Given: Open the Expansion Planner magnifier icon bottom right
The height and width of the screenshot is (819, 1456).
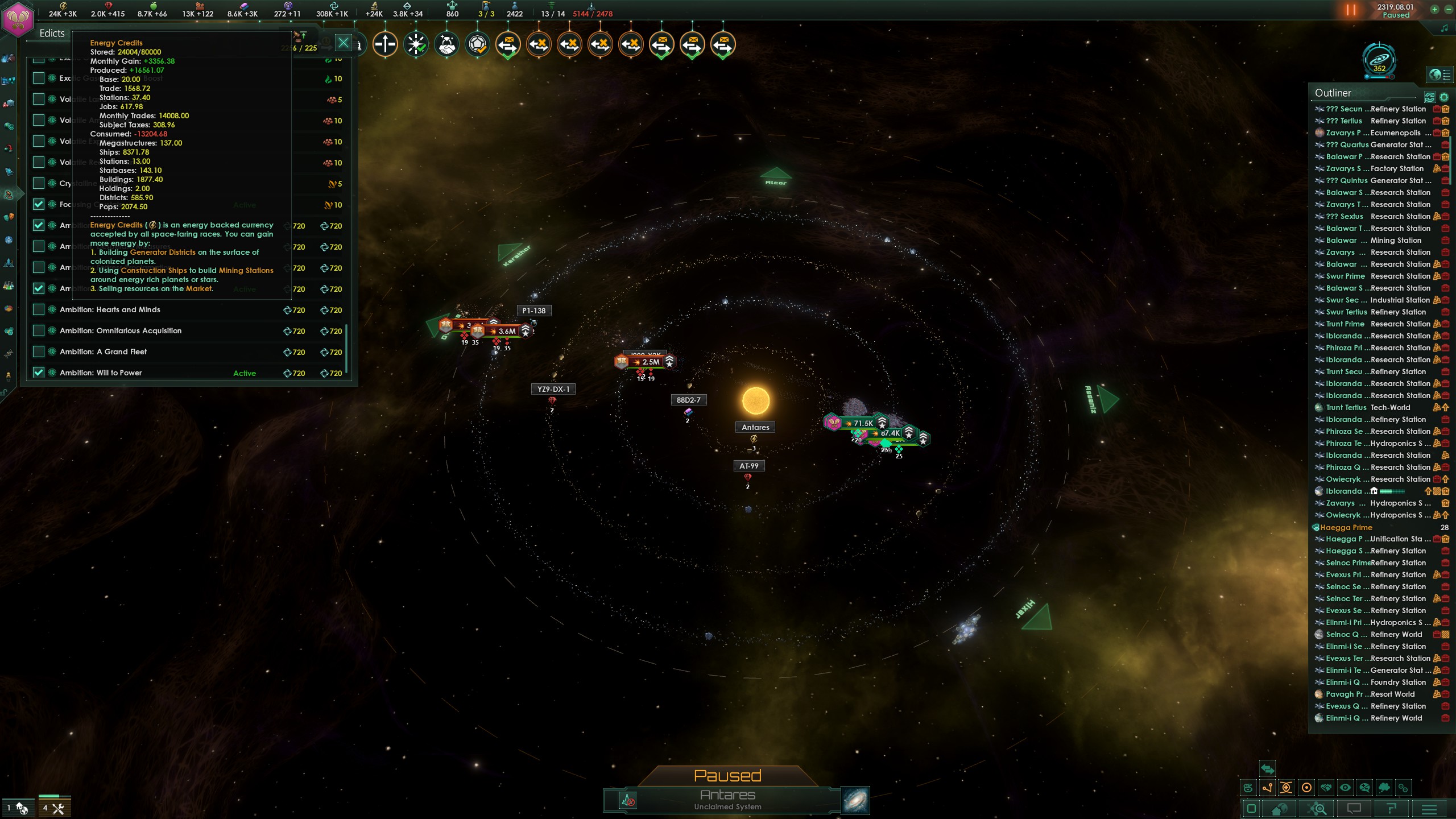Looking at the screenshot, I should coord(1317,809).
